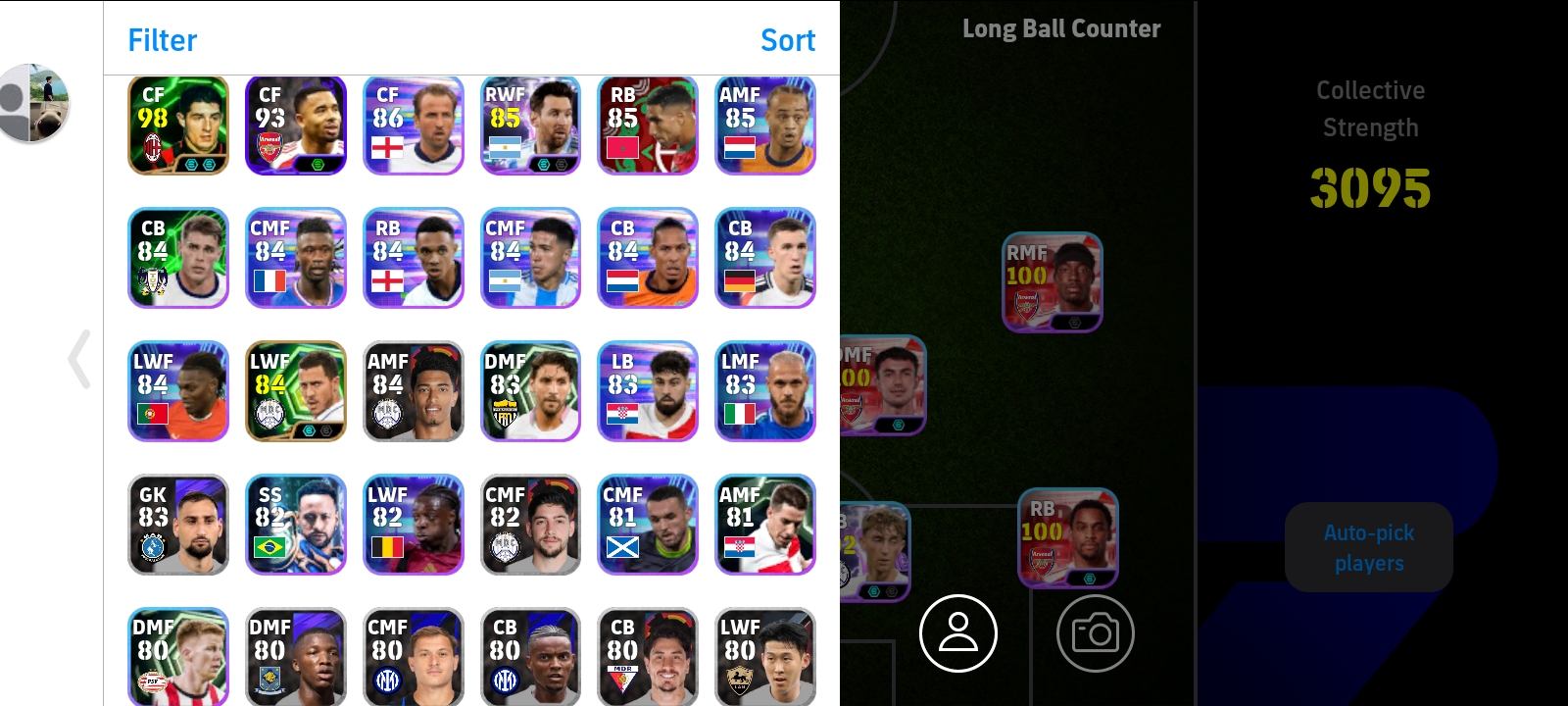Select the 84-rated LWF Portugal card
1568x706 pixels.
pos(178,391)
